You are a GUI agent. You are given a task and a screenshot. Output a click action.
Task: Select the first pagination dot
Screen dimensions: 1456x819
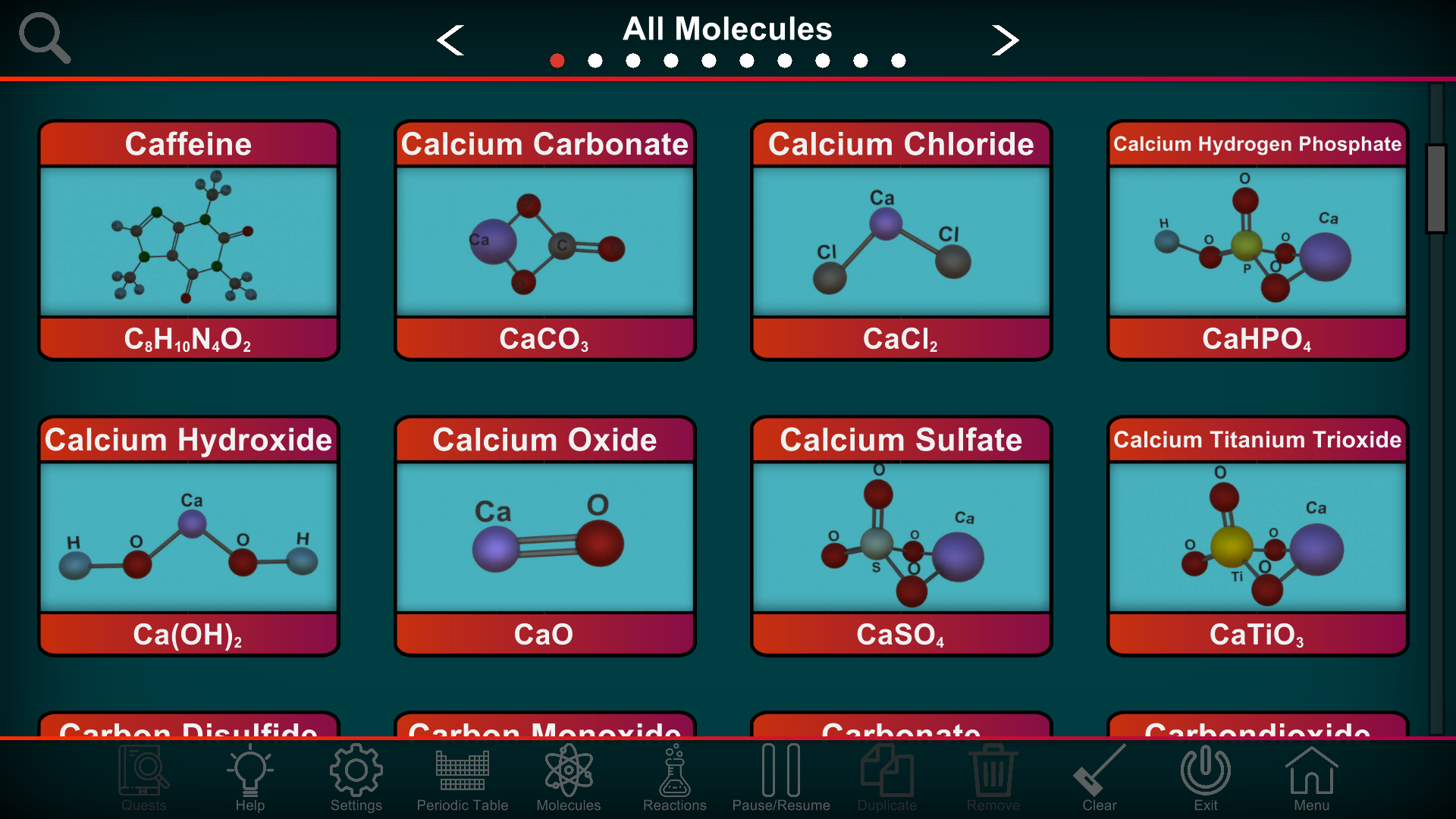[557, 61]
